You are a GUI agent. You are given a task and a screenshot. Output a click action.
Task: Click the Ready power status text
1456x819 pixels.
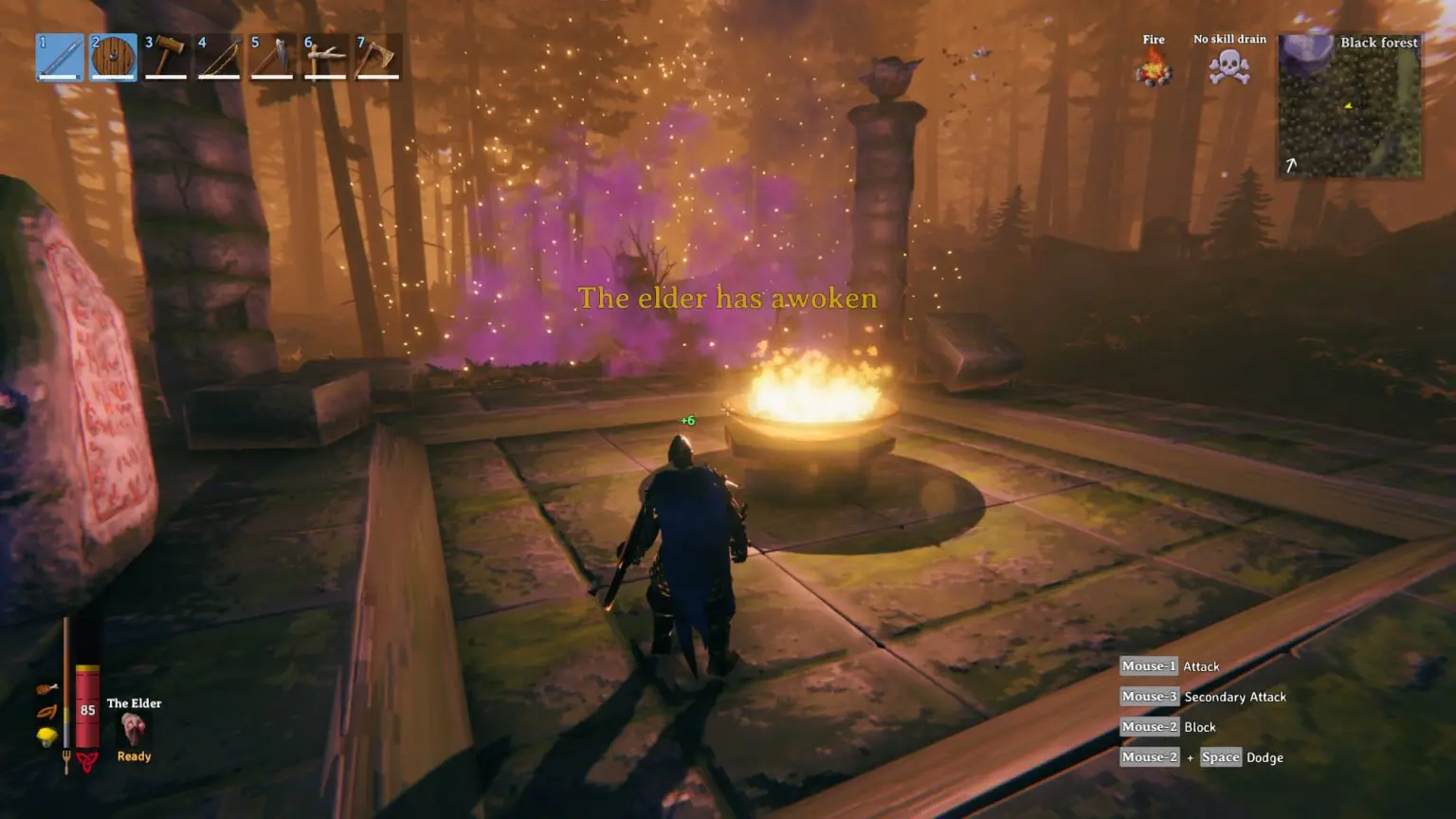pos(134,755)
